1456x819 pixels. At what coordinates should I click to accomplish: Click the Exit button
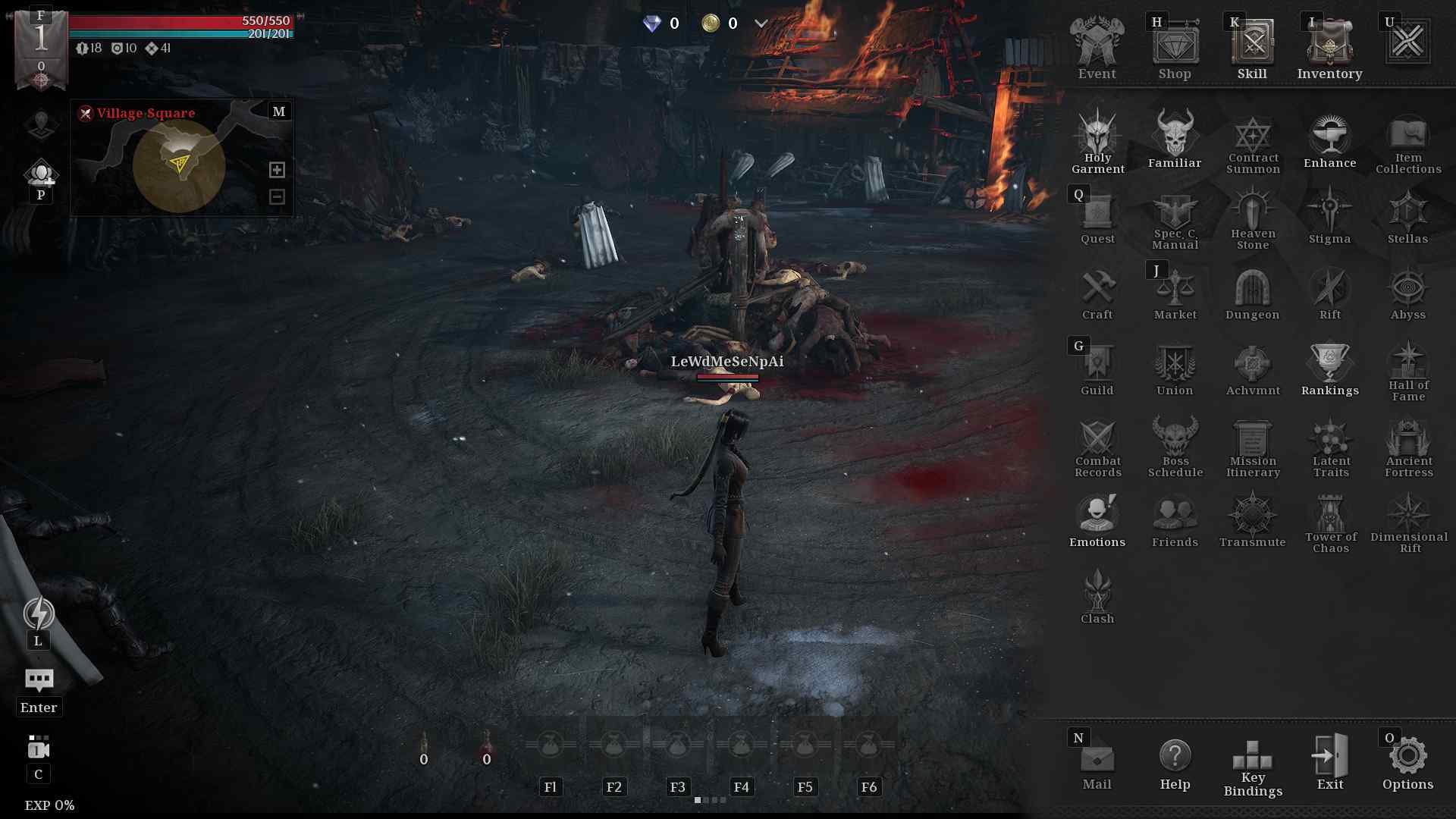point(1329,762)
